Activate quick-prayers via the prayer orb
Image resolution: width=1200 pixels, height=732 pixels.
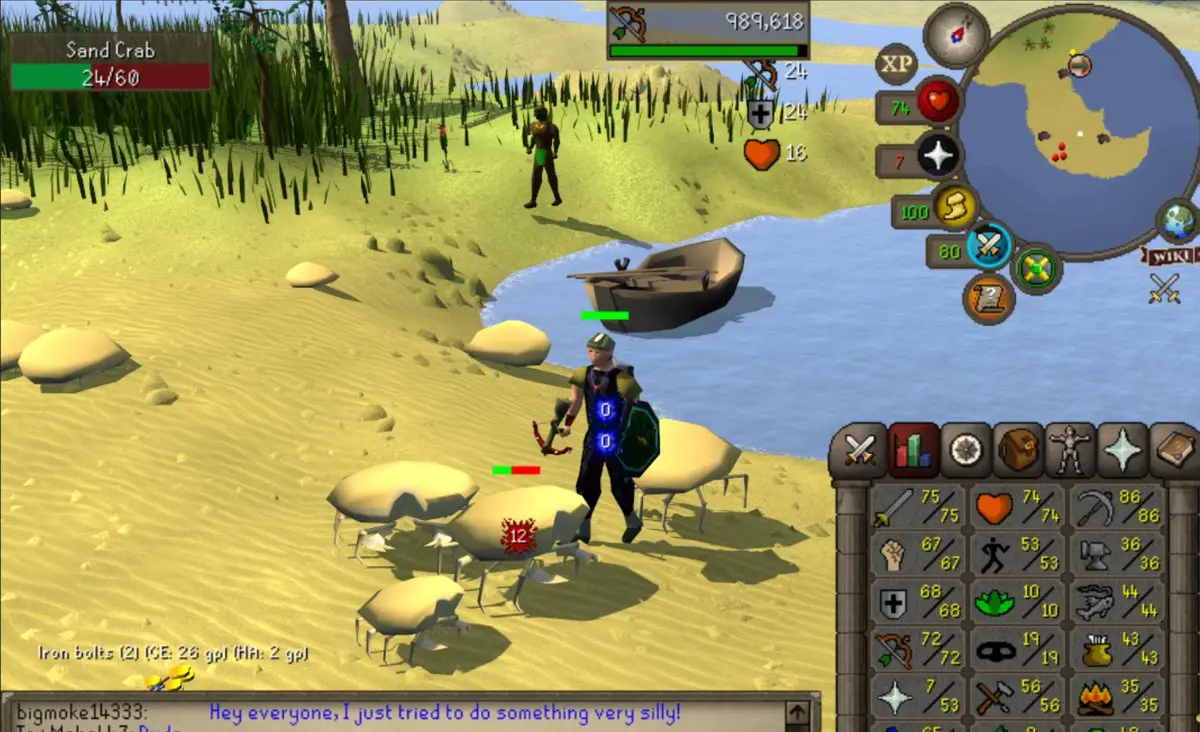938,157
